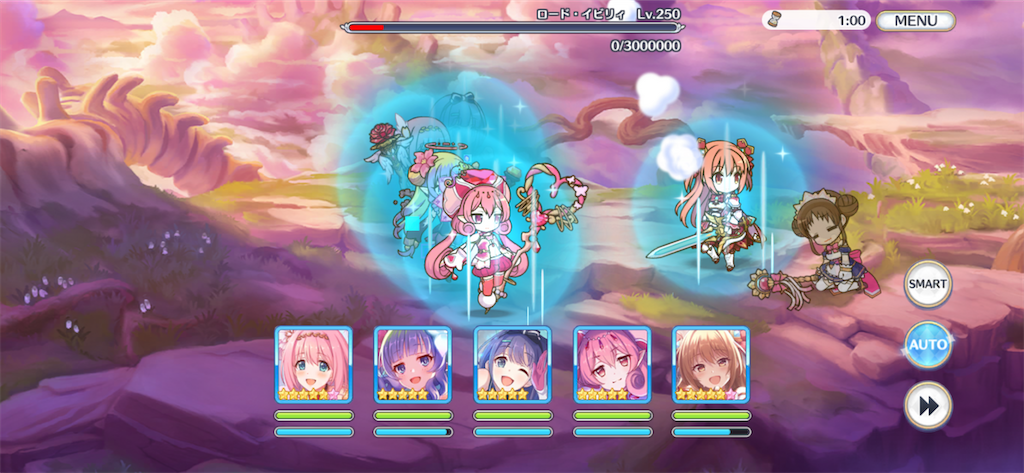
Task: Activate the fast-forward speed button
Action: click(x=927, y=405)
